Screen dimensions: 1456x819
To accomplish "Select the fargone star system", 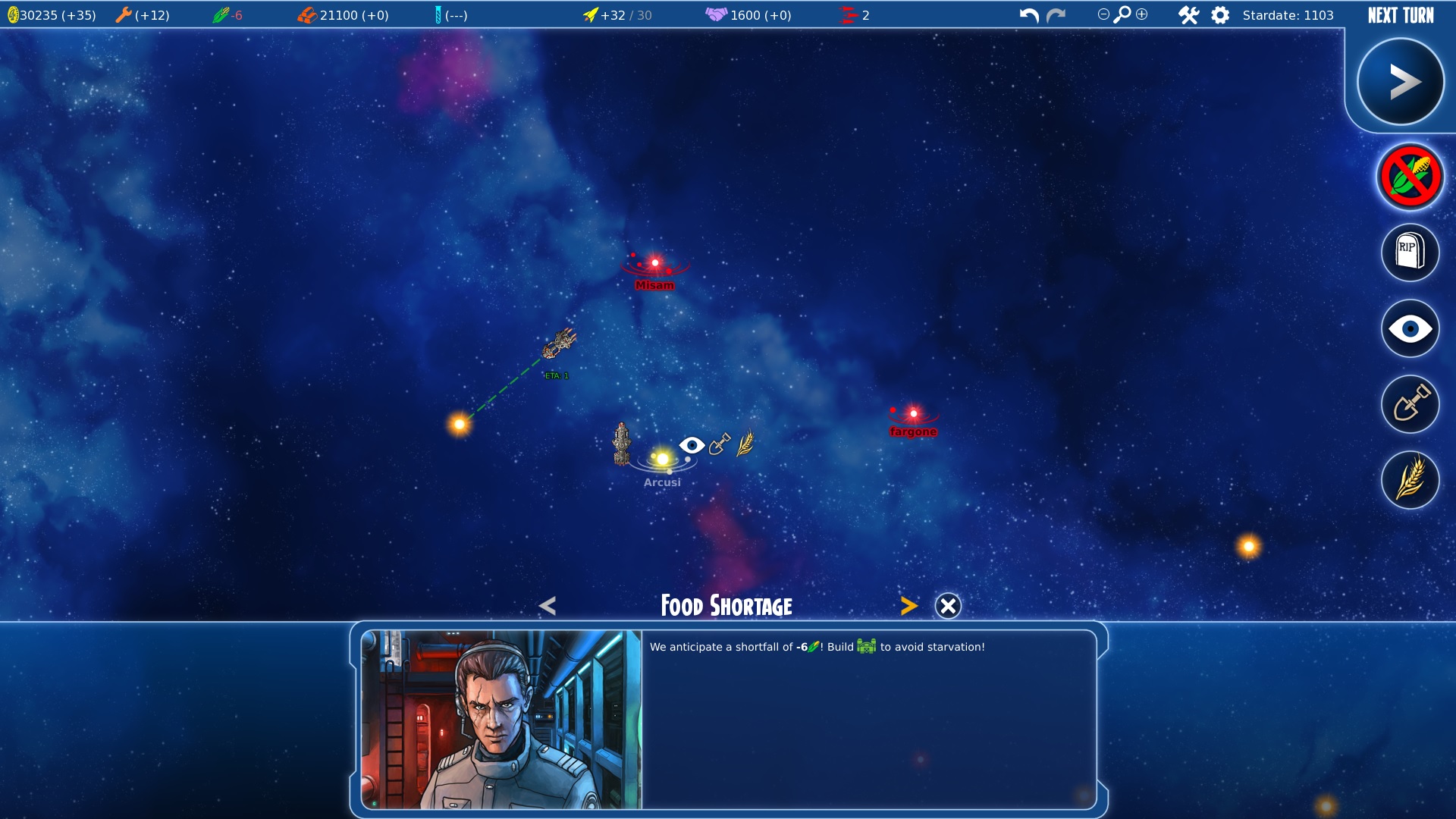I will coord(914,414).
